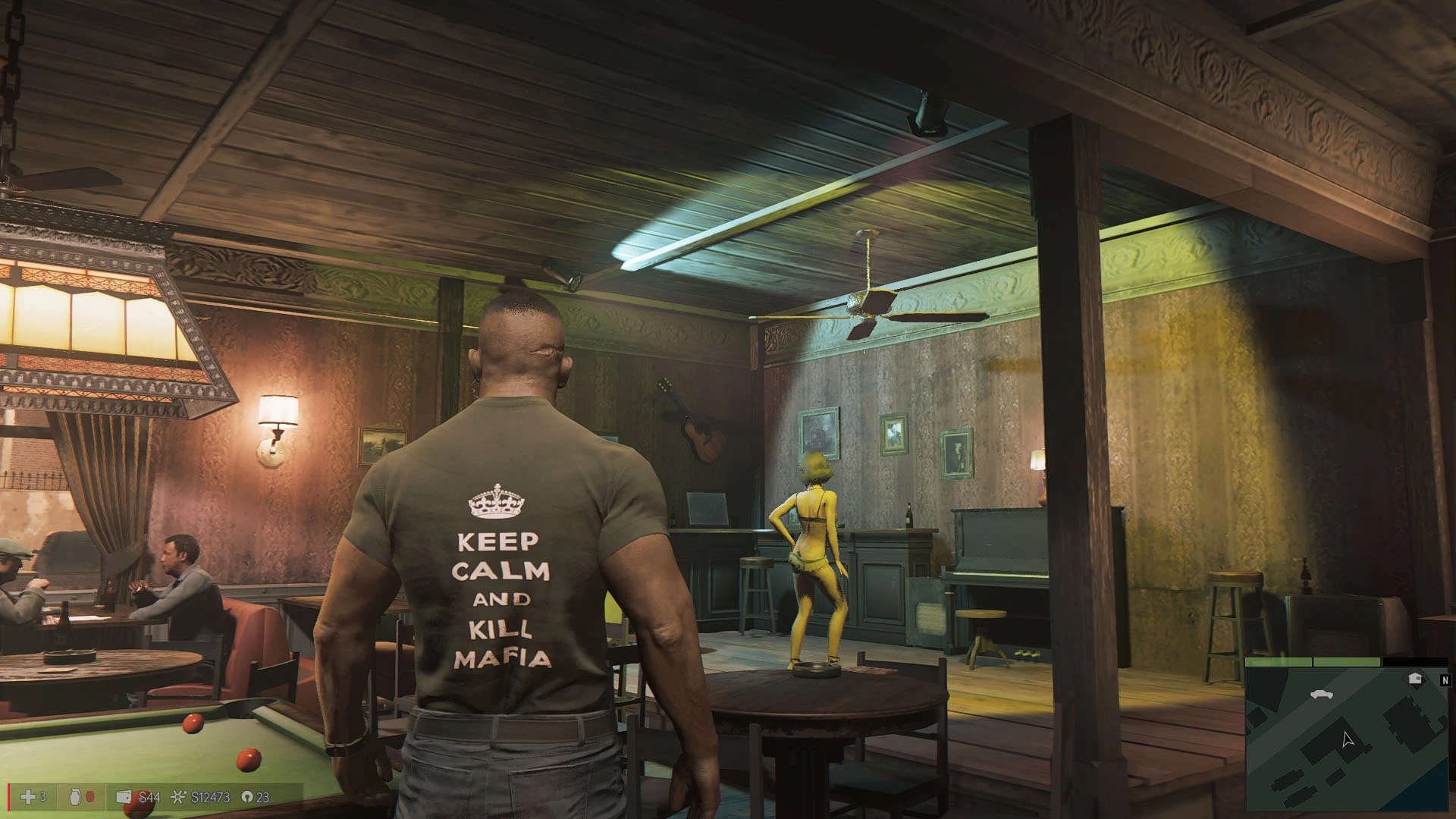Click the health kit cross icon
Viewport: 1456px width, 819px height.
(27, 797)
